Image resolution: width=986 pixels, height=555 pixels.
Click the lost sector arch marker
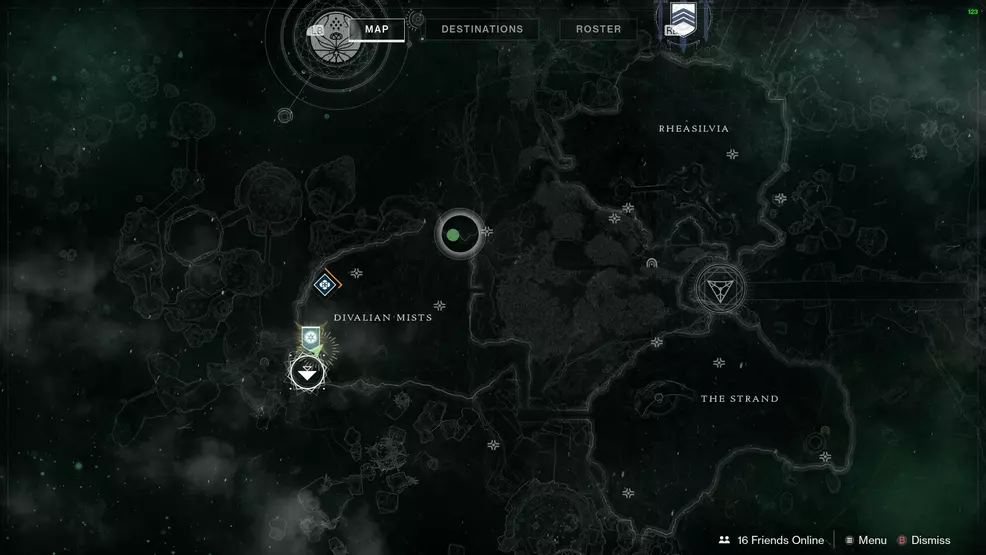[x=652, y=263]
